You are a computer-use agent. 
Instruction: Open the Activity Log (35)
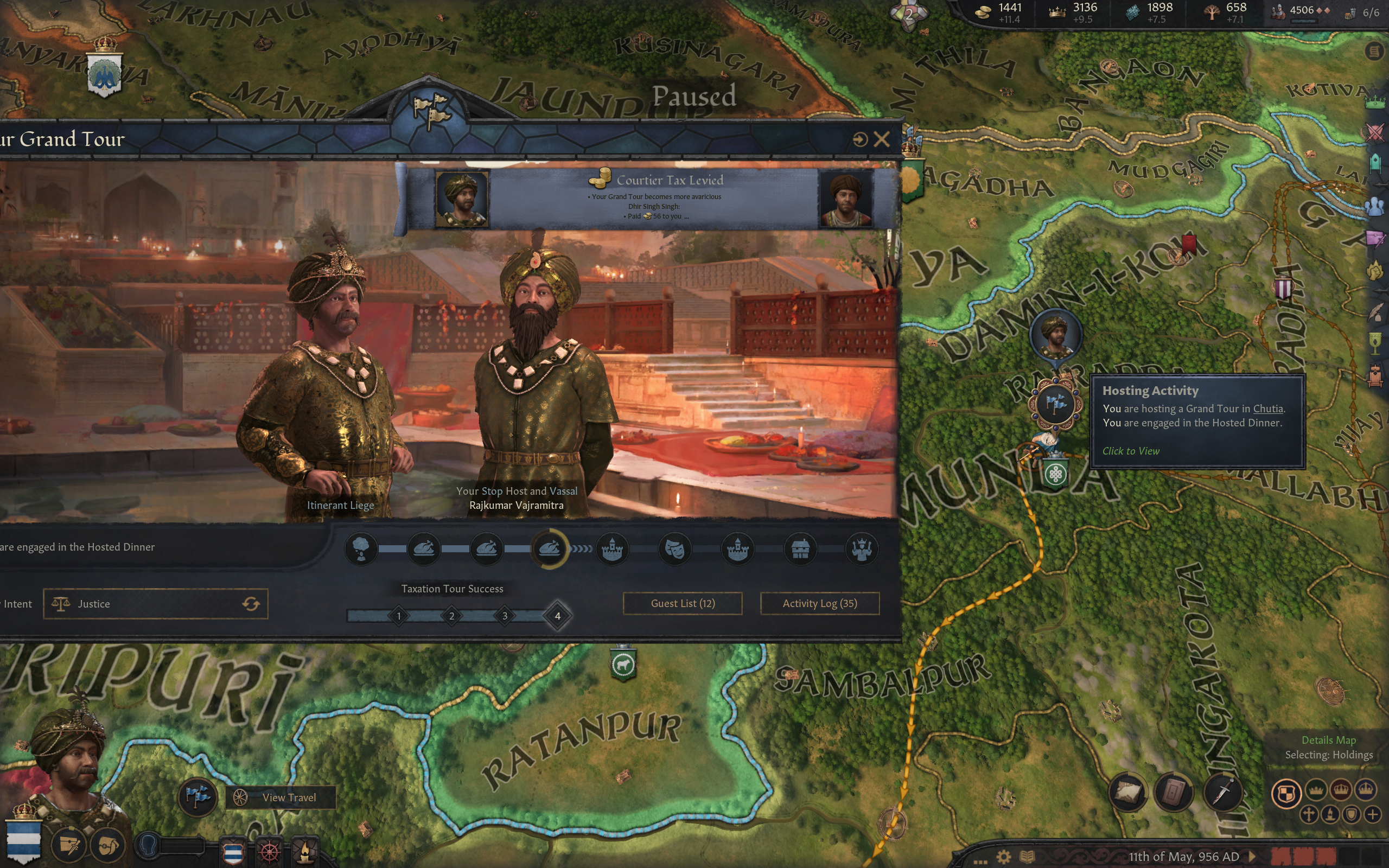[x=819, y=603]
